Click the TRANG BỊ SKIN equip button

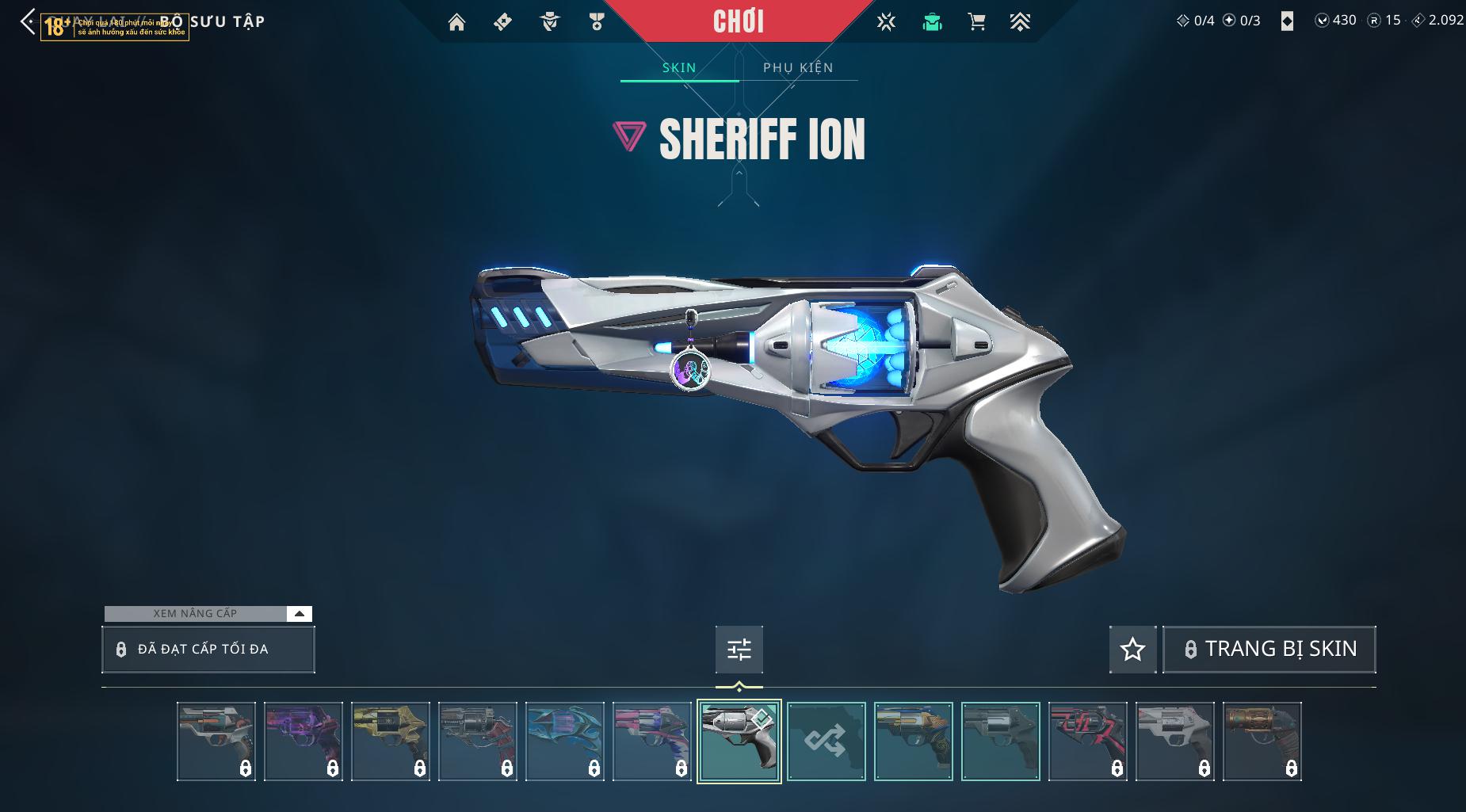point(1269,650)
